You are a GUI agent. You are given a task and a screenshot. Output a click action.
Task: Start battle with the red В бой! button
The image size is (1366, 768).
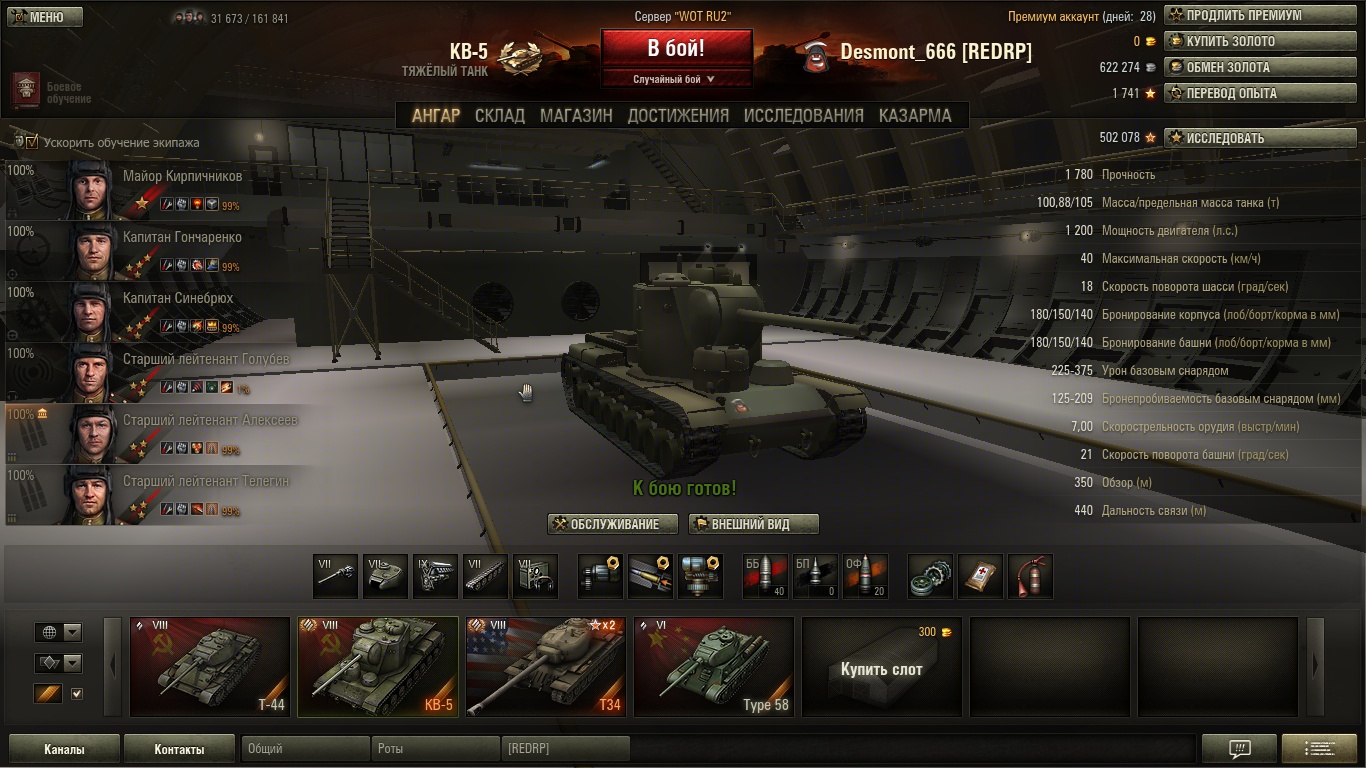(676, 47)
